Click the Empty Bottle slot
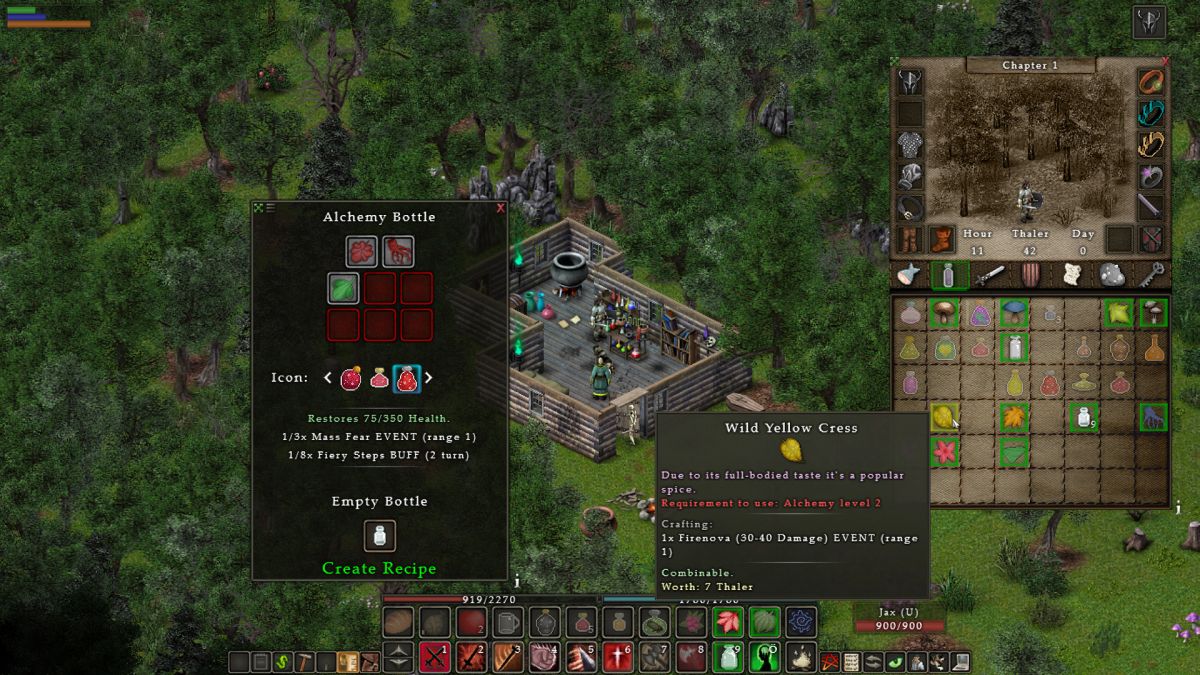This screenshot has width=1200, height=675. pos(379,535)
